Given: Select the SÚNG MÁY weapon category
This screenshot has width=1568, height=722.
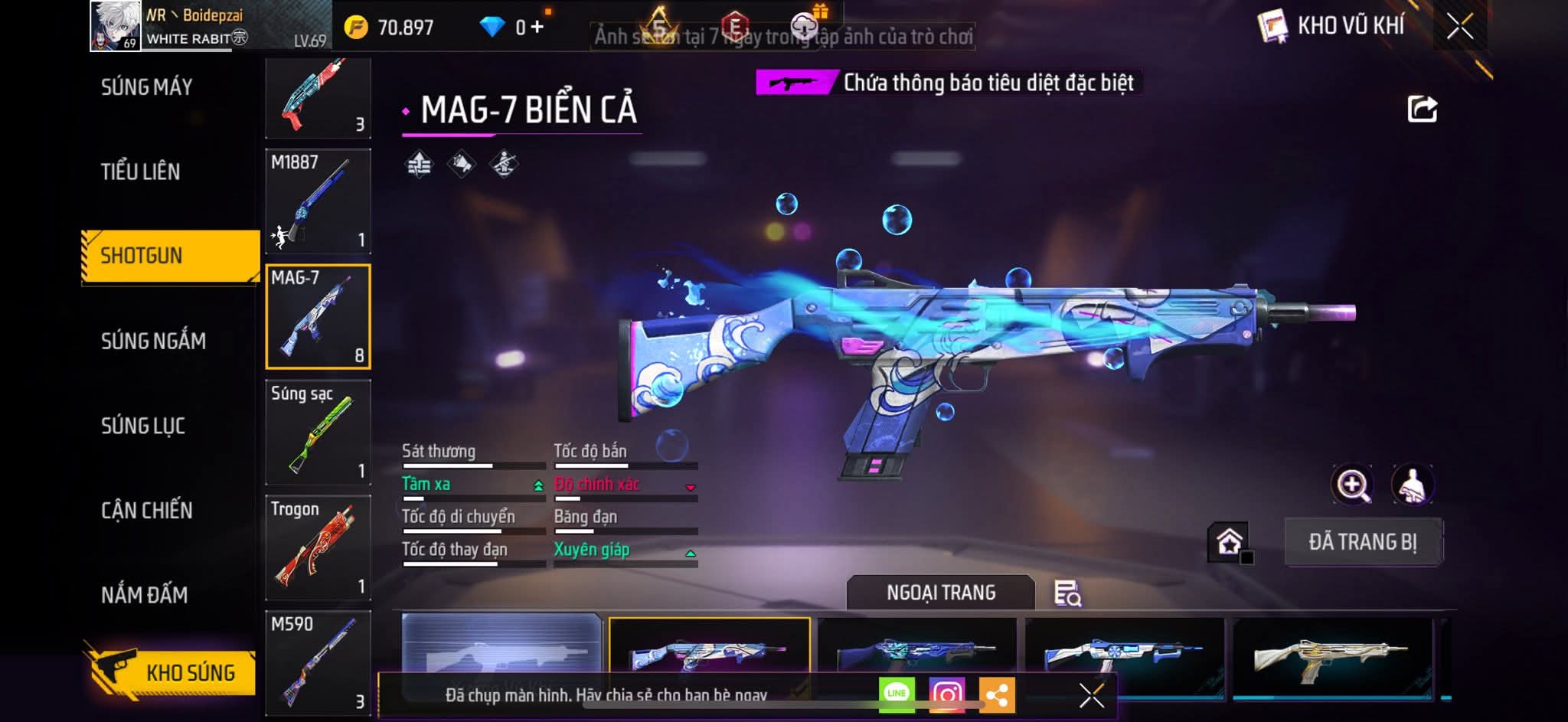Looking at the screenshot, I should (147, 87).
